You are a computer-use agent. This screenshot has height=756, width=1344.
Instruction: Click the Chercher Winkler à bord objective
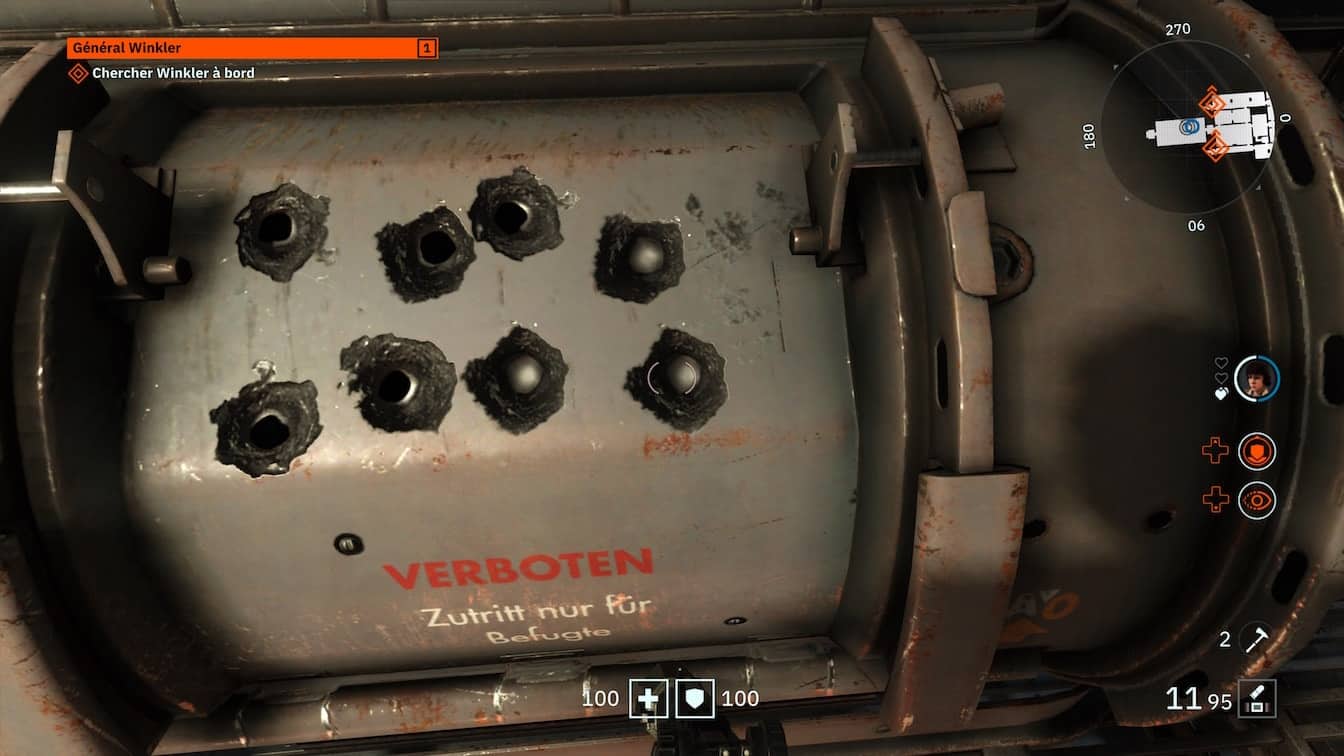pyautogui.click(x=172, y=73)
